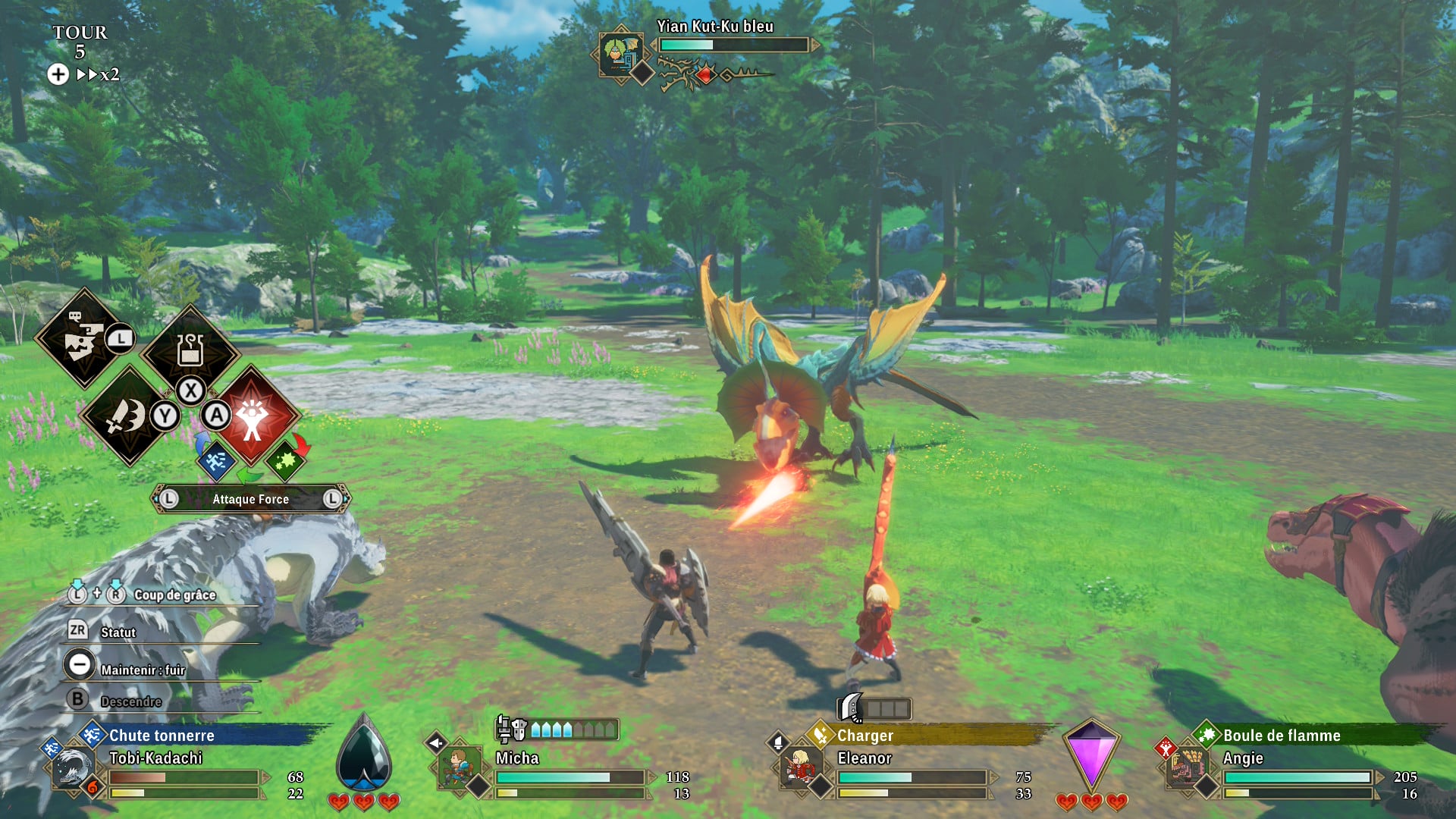The width and height of the screenshot is (1456, 819).
Task: Open the monster swap command diamond
Action: 83,339
